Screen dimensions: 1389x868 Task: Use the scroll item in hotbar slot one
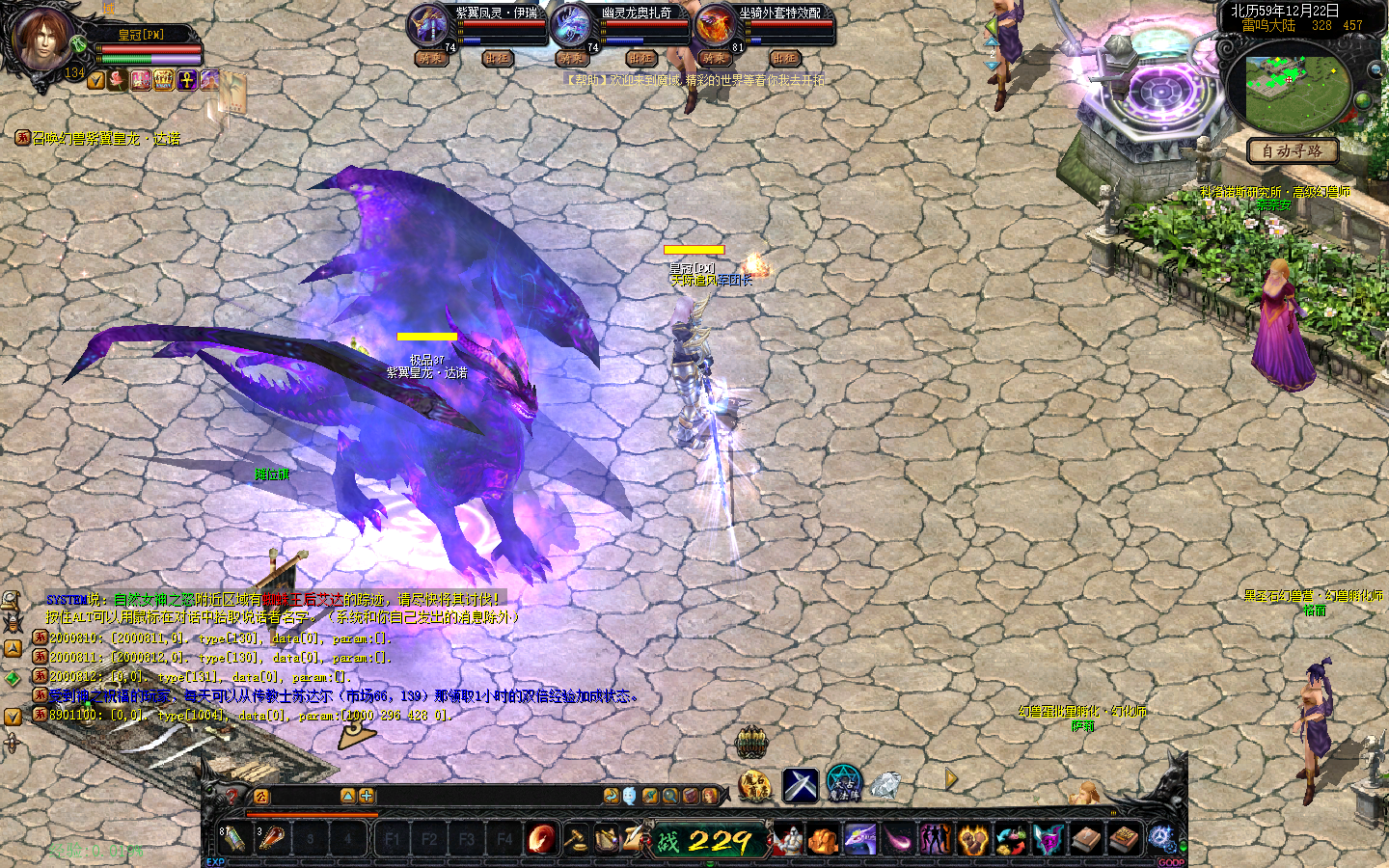[x=233, y=838]
